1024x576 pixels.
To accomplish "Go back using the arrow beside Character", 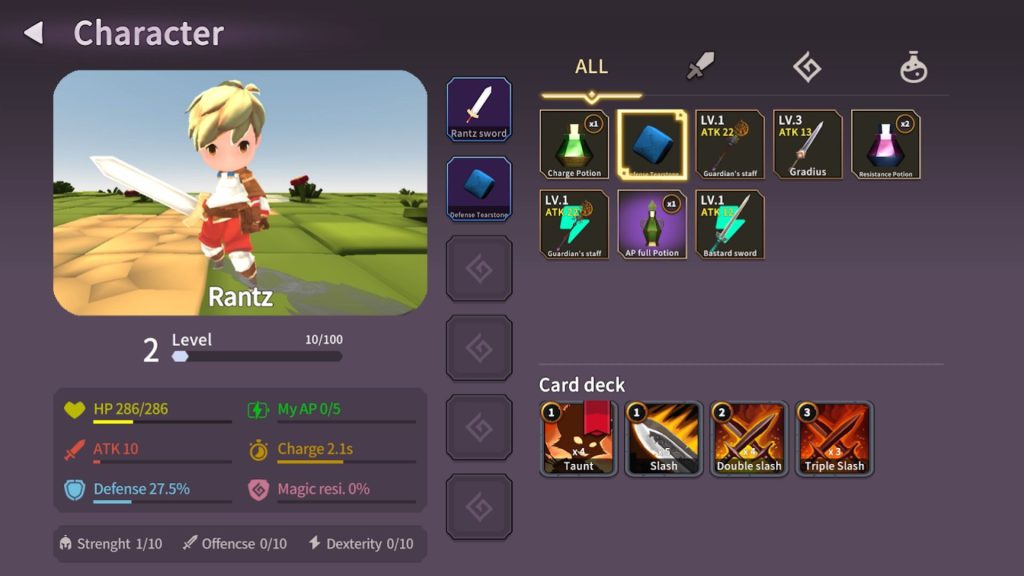I will coord(34,33).
